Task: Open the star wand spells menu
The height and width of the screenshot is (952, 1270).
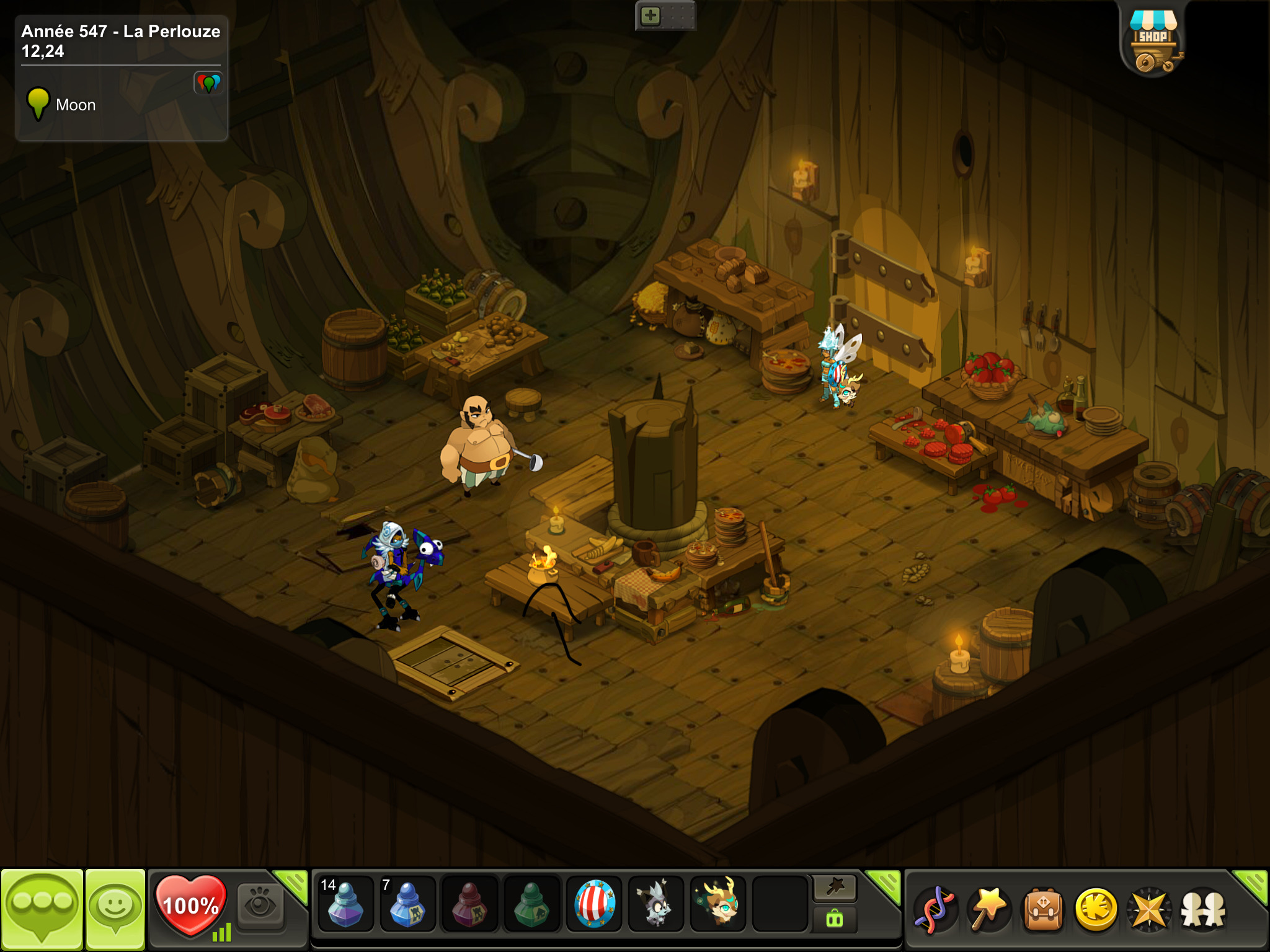Action: click(989, 910)
